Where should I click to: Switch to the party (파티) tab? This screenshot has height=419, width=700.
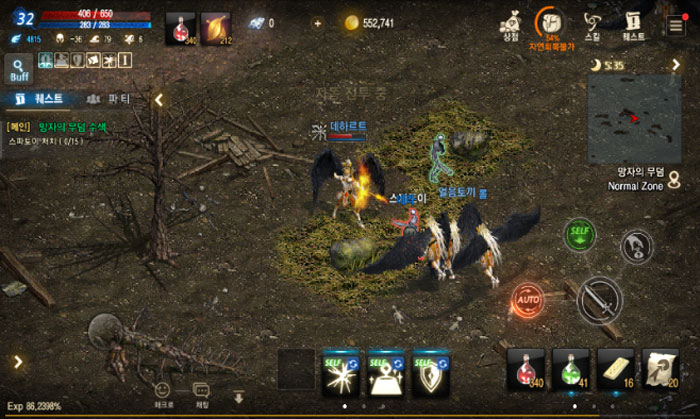(109, 99)
